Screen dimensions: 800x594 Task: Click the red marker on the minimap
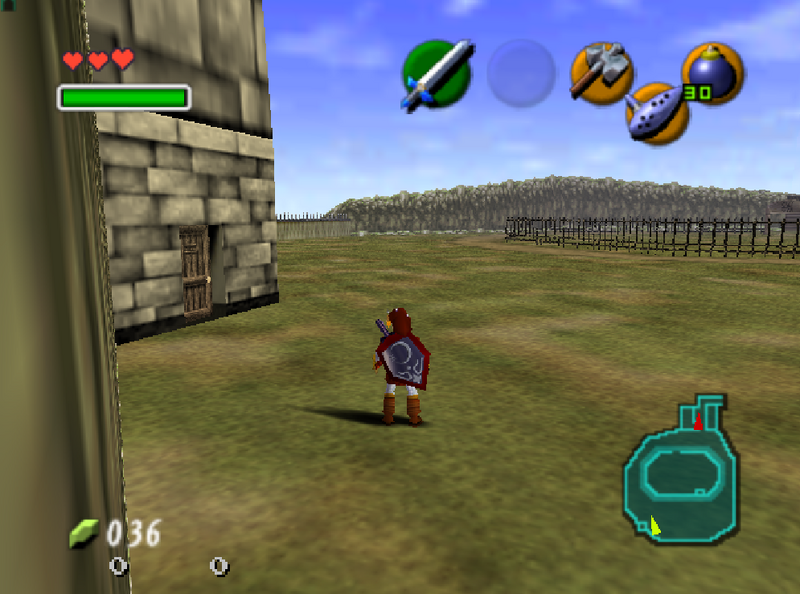point(698,423)
